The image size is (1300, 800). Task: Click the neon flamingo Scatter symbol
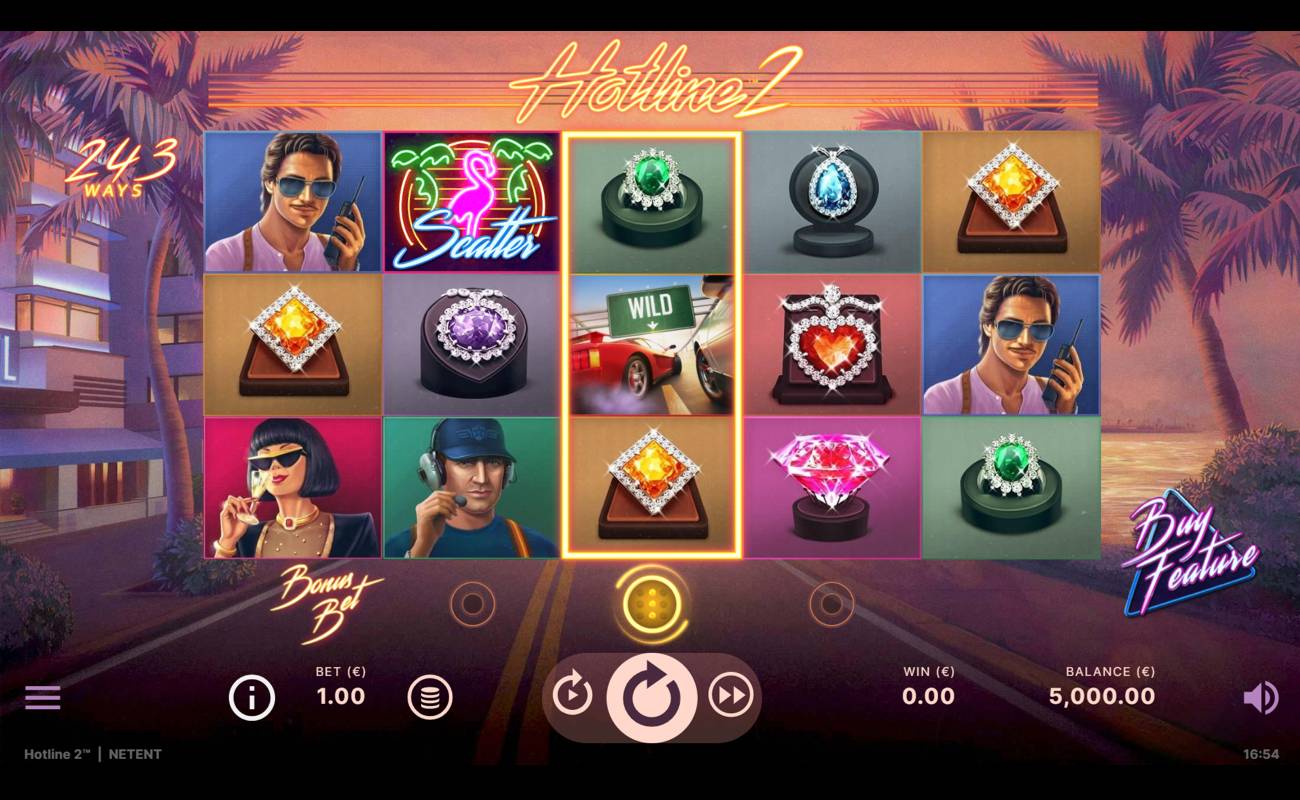tap(470, 200)
